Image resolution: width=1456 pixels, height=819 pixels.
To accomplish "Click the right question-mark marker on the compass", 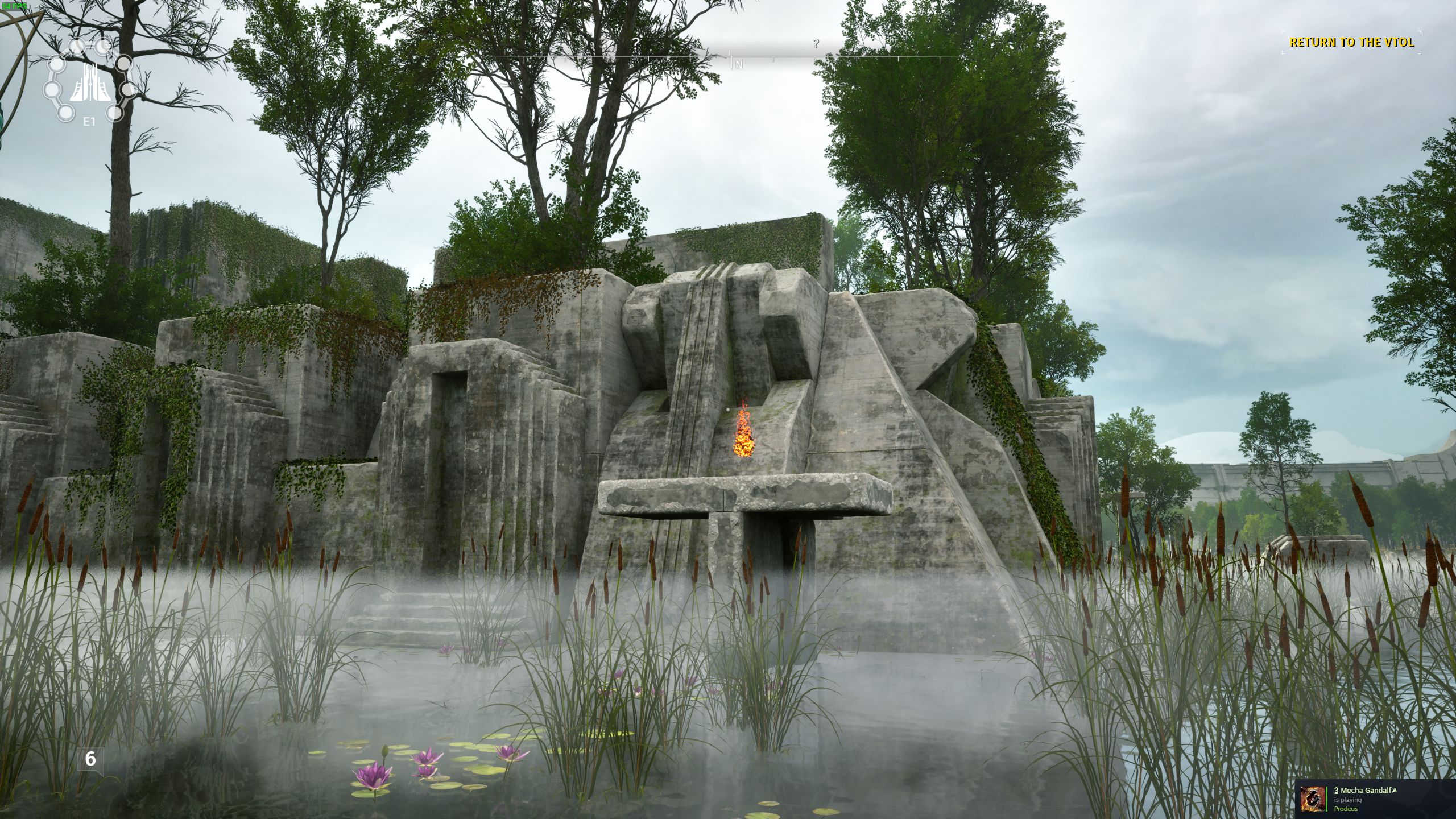I will pos(816,43).
